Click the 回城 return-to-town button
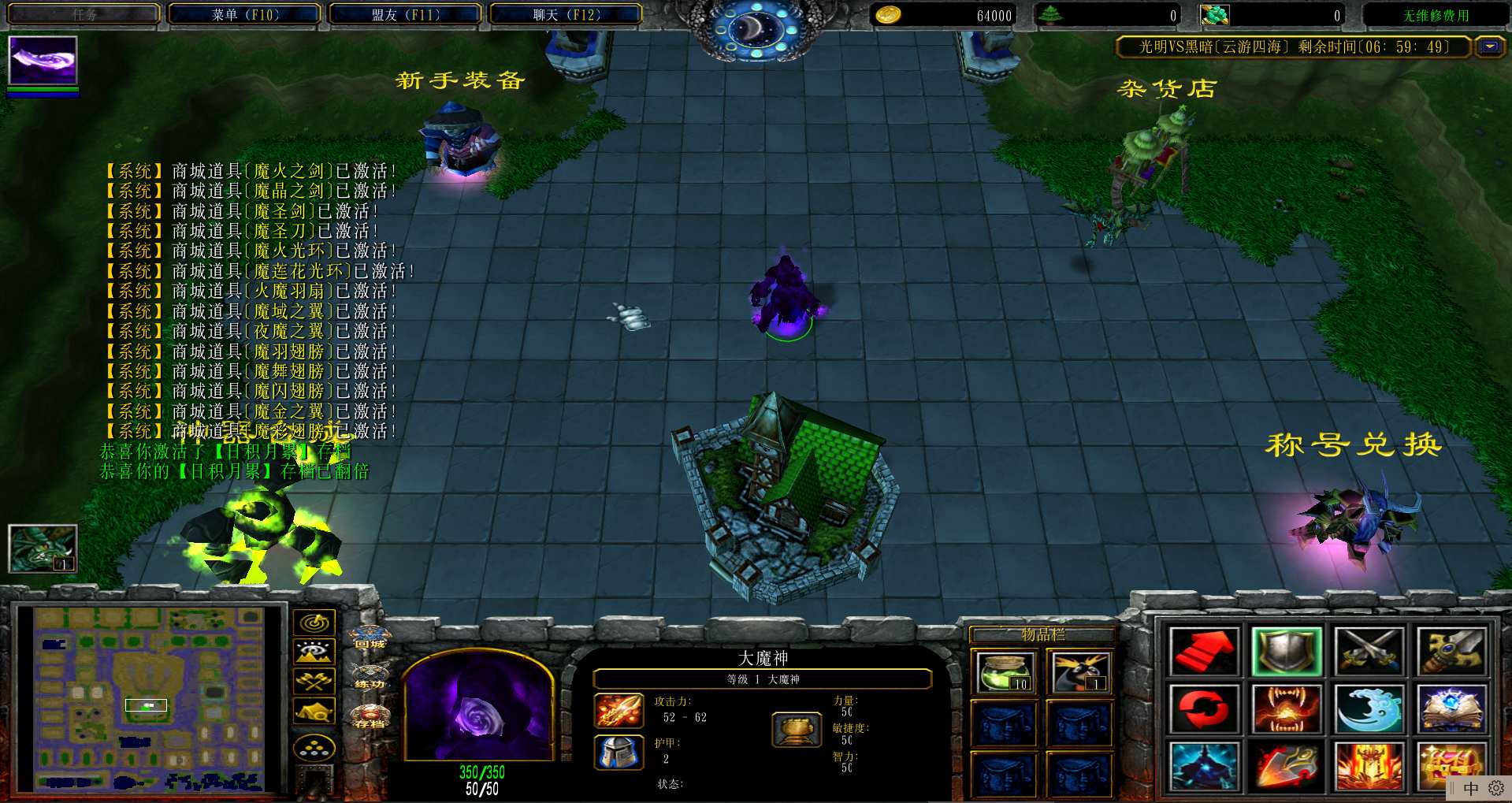 [x=370, y=637]
